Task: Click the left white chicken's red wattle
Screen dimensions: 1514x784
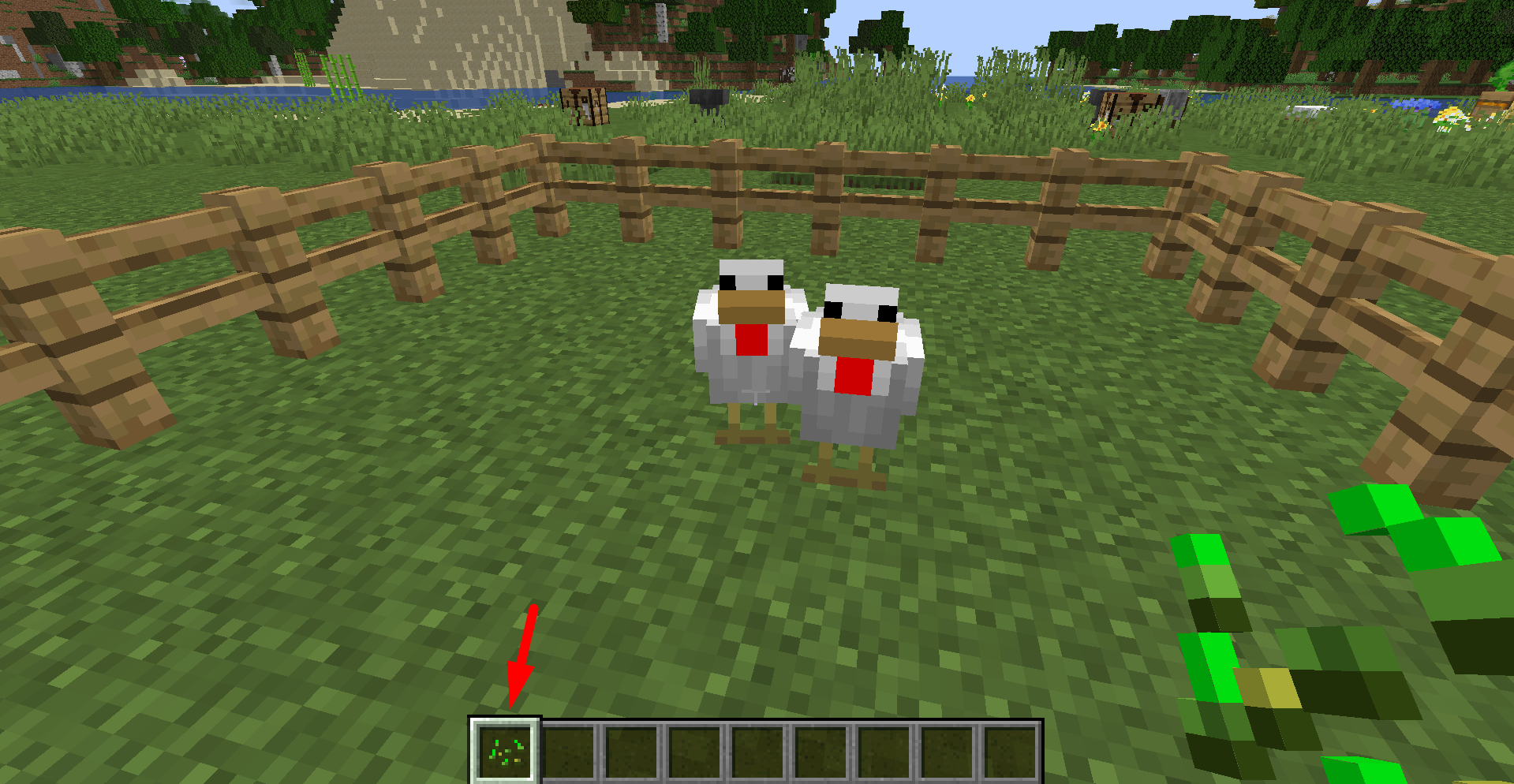Action: click(750, 339)
